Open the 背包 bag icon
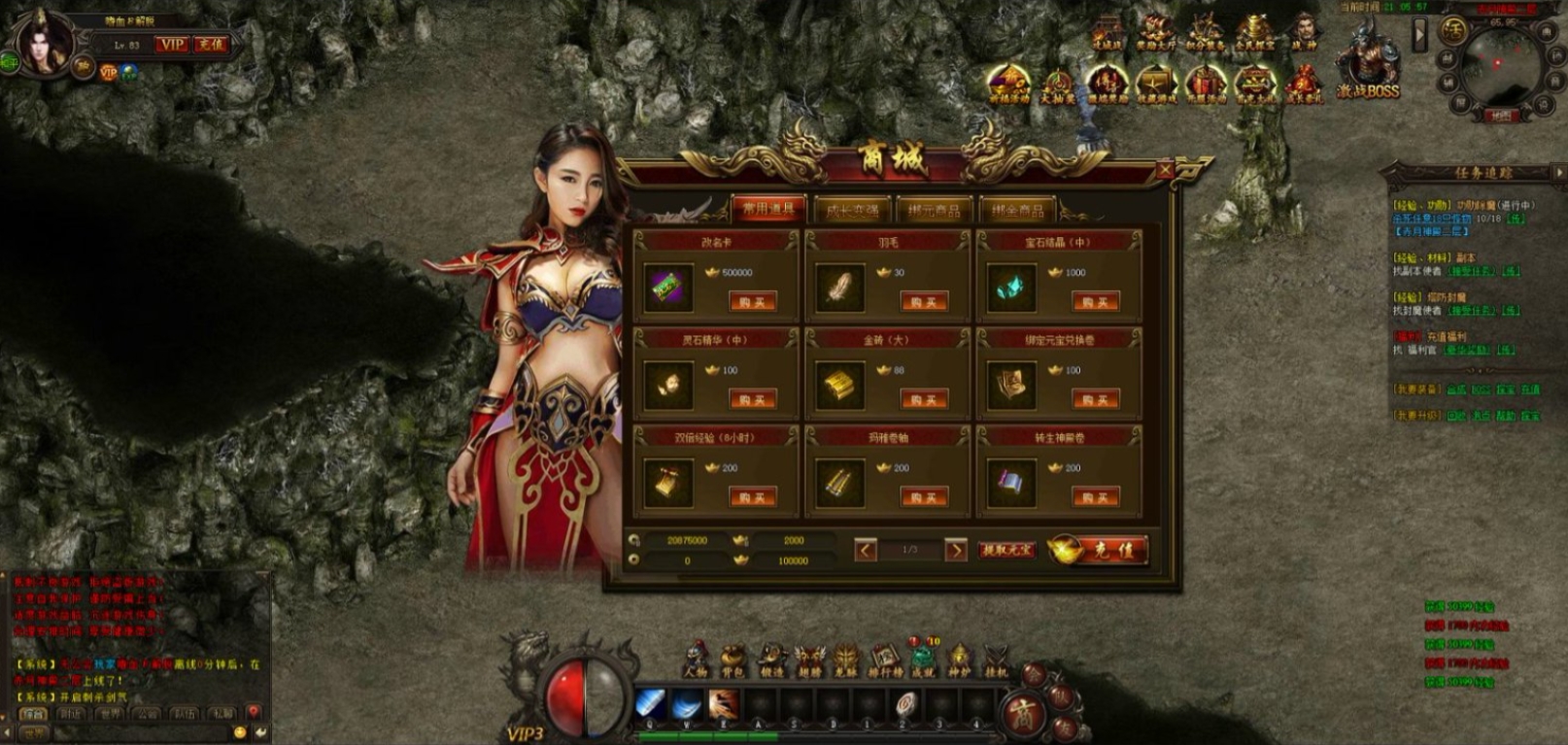1568x745 pixels. (733, 660)
